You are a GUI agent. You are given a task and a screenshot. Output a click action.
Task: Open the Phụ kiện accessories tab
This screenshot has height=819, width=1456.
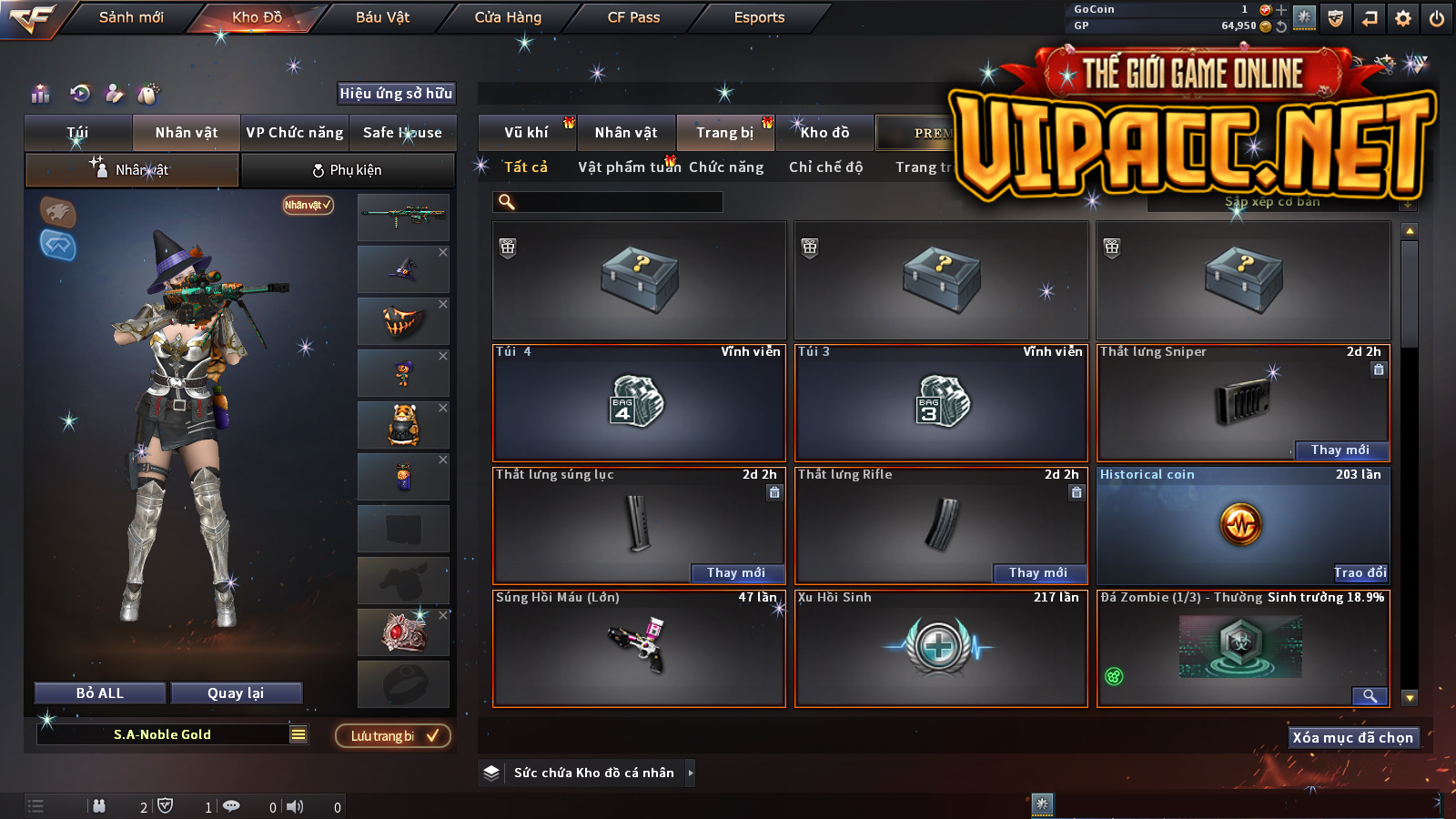click(x=348, y=170)
